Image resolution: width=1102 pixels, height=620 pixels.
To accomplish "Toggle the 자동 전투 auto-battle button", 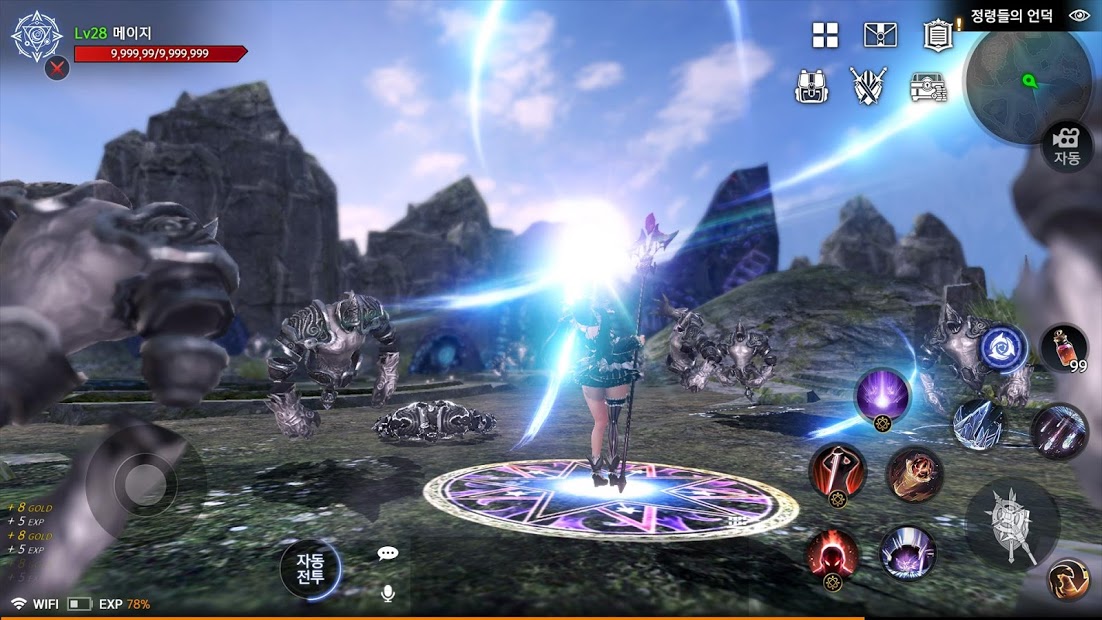I will click(310, 568).
